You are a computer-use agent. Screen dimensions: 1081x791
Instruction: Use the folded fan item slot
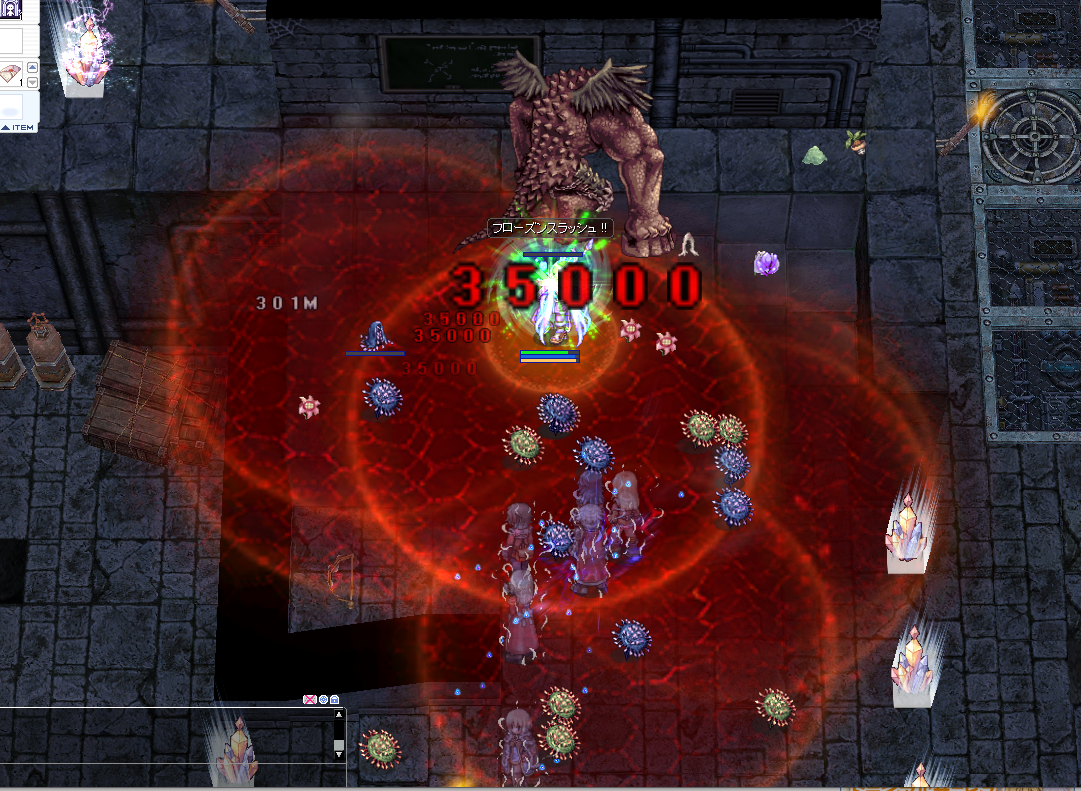coord(10,72)
